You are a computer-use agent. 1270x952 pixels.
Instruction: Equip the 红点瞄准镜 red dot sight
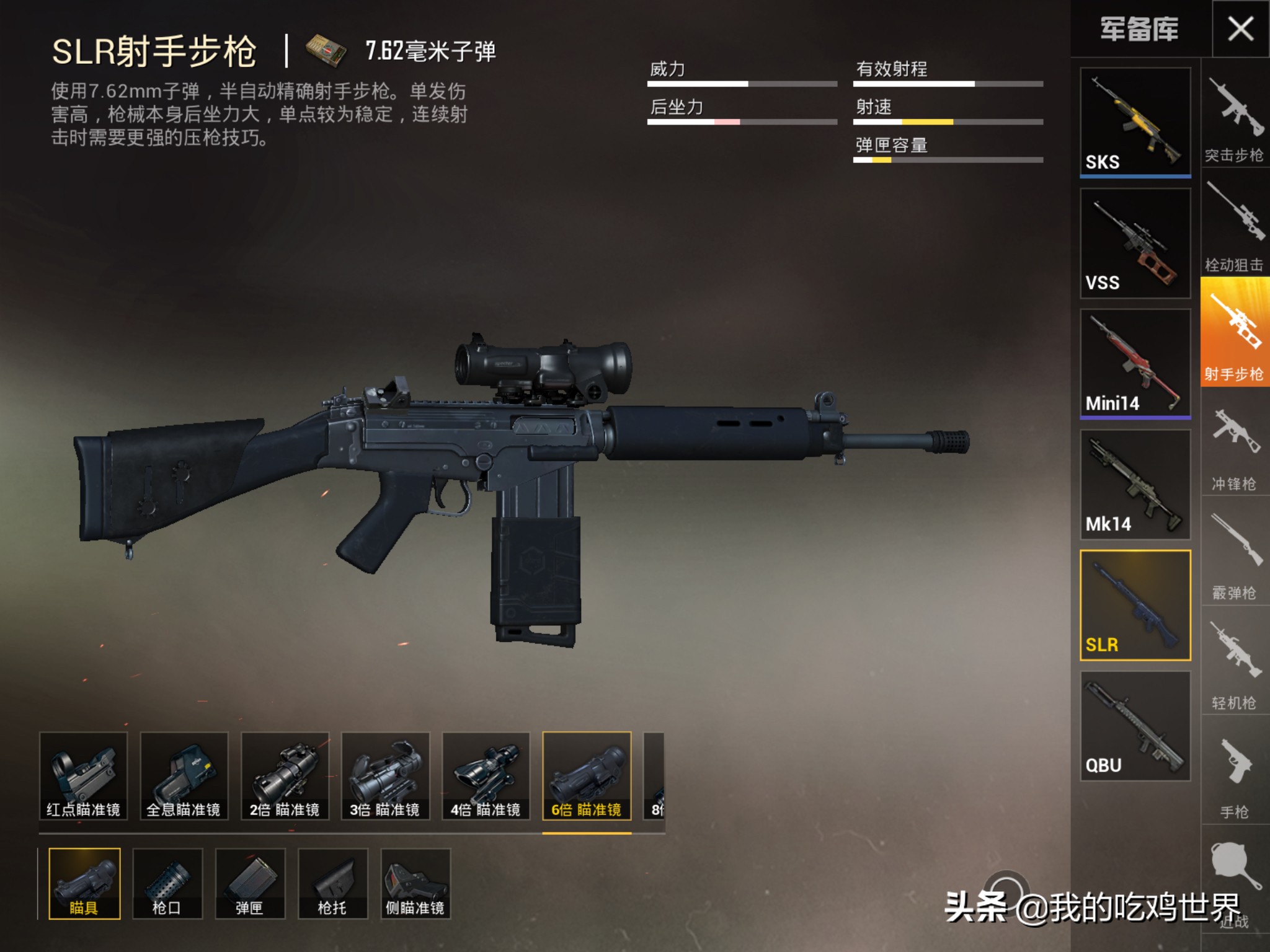click(83, 776)
